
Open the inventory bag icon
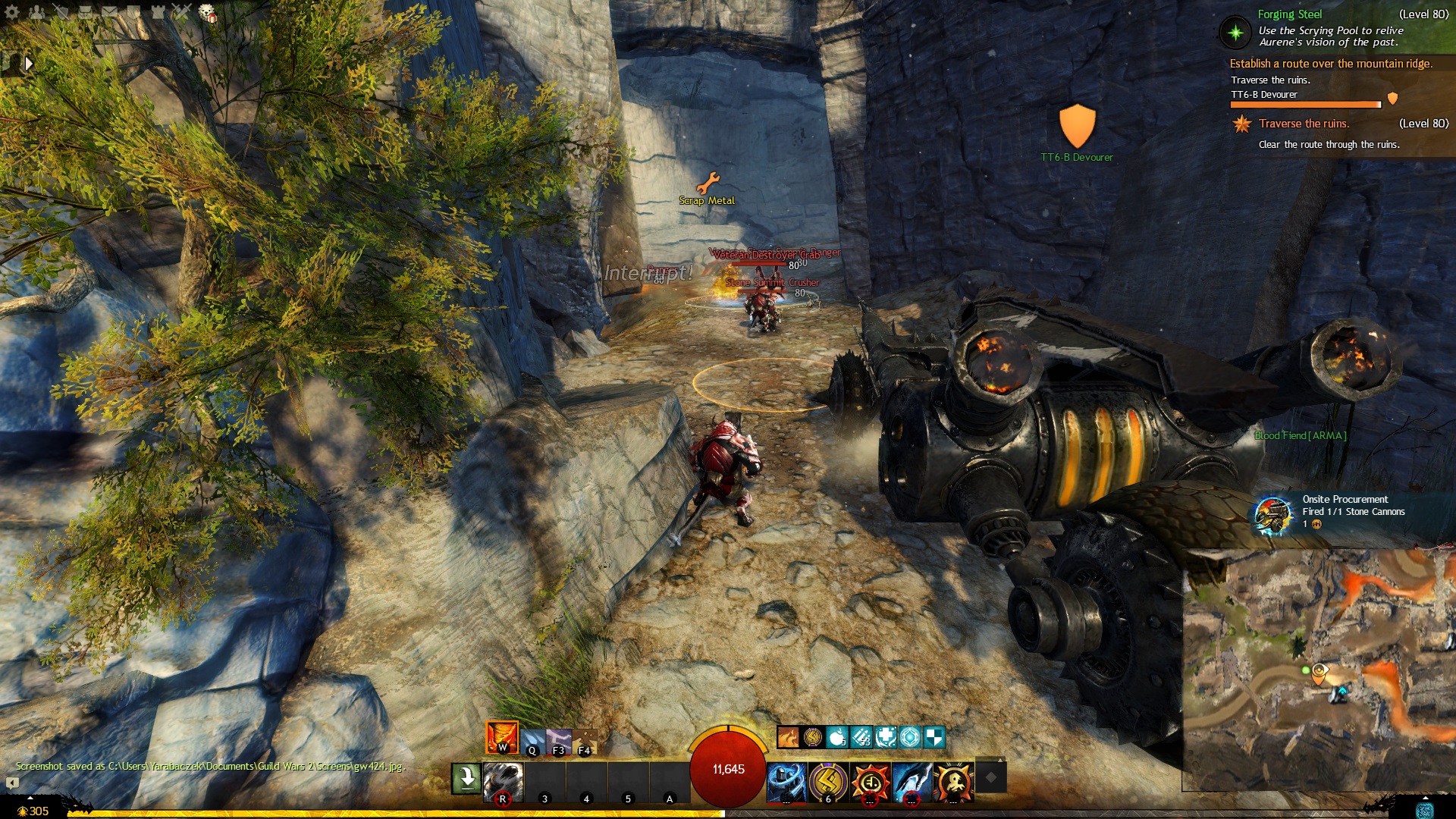[85, 11]
